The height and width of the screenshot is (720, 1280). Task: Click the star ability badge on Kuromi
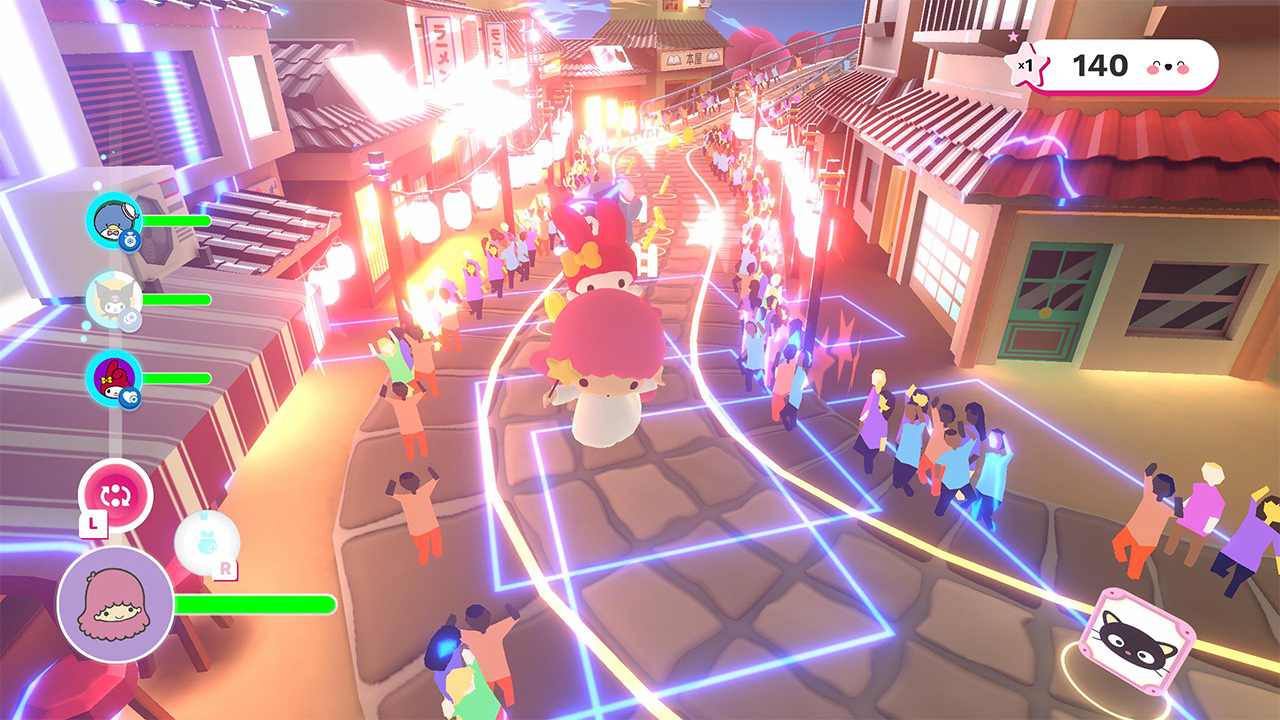[x=130, y=316]
